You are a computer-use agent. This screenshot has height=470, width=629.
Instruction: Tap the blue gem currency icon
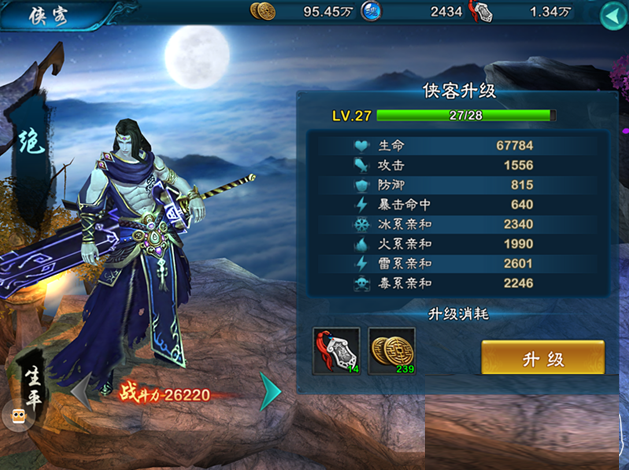[x=372, y=12]
